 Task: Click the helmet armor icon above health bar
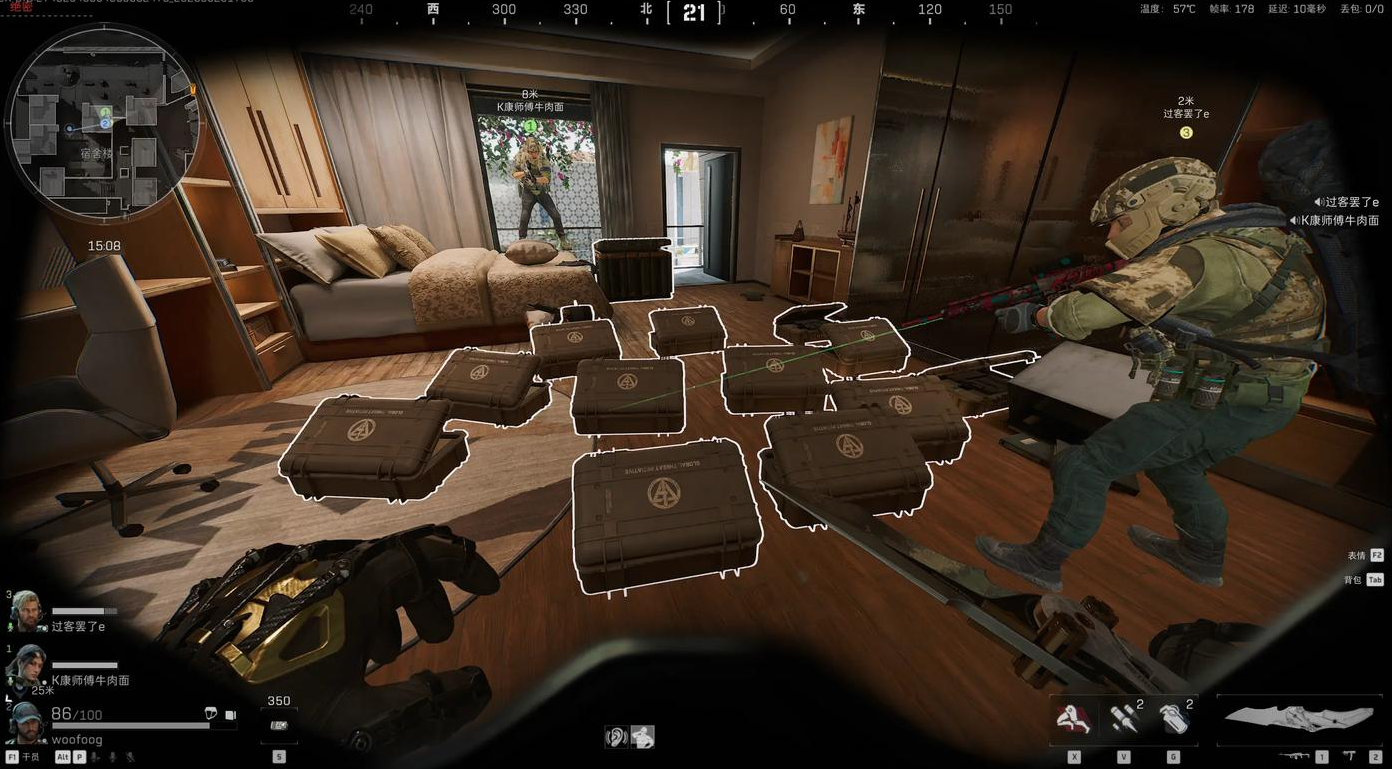[211, 714]
